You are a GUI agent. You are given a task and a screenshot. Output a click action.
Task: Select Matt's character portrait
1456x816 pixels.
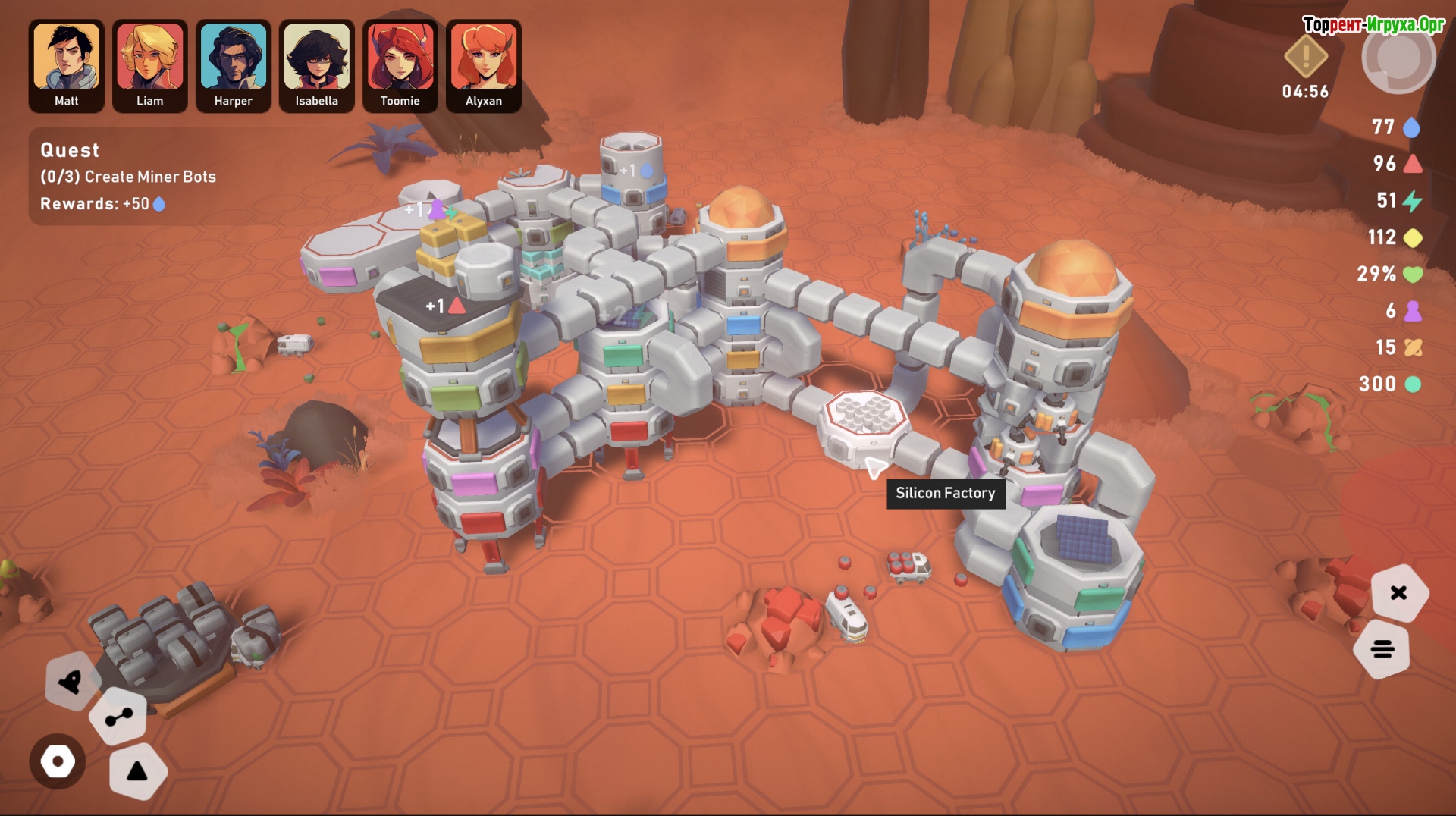pos(67,65)
